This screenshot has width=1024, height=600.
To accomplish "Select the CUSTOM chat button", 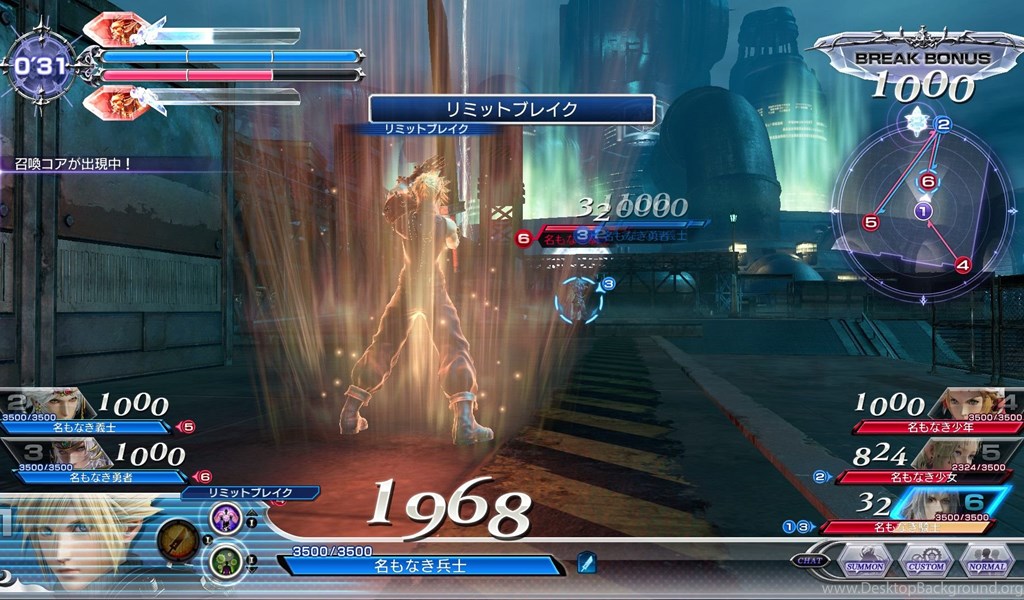I will click(923, 561).
